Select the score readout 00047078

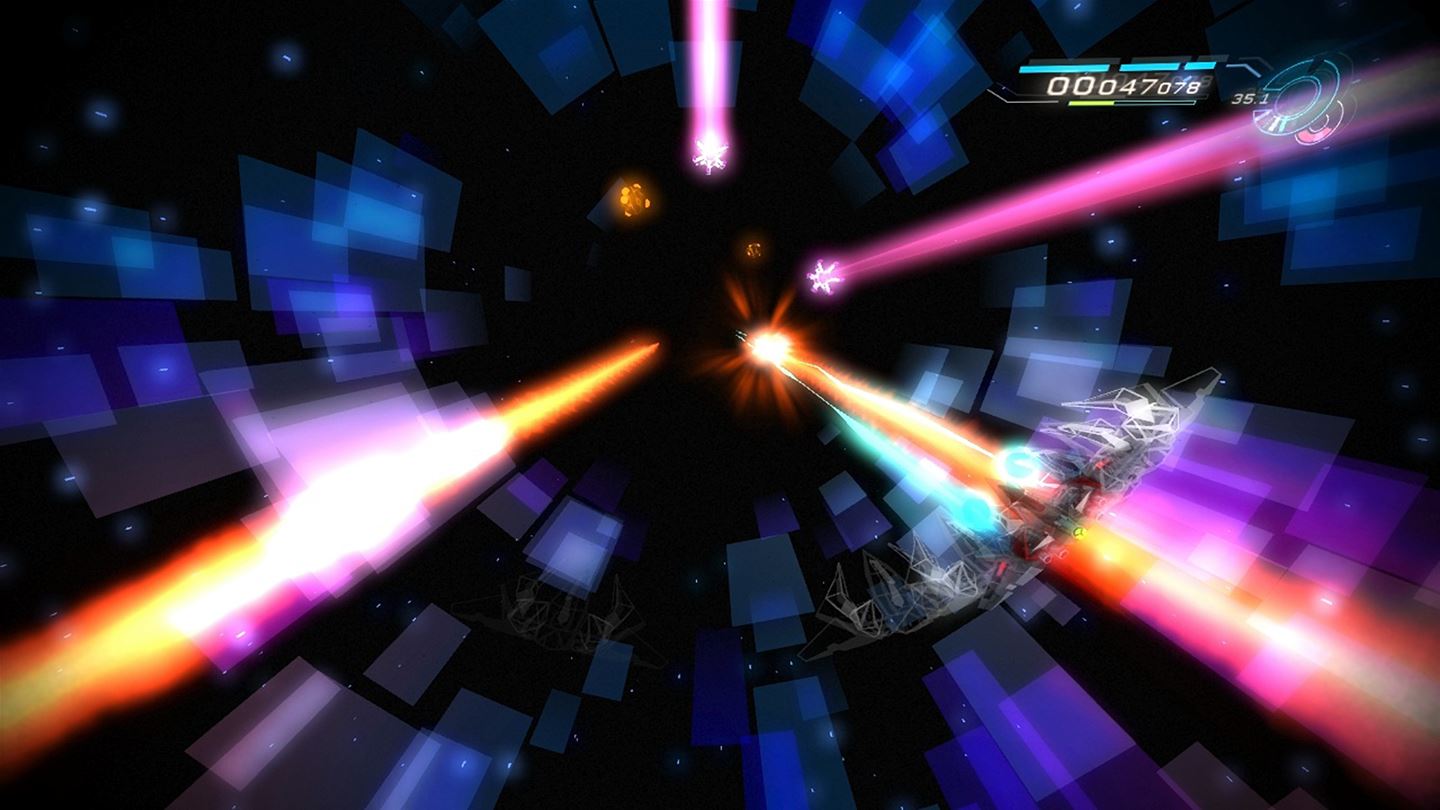1123,86
